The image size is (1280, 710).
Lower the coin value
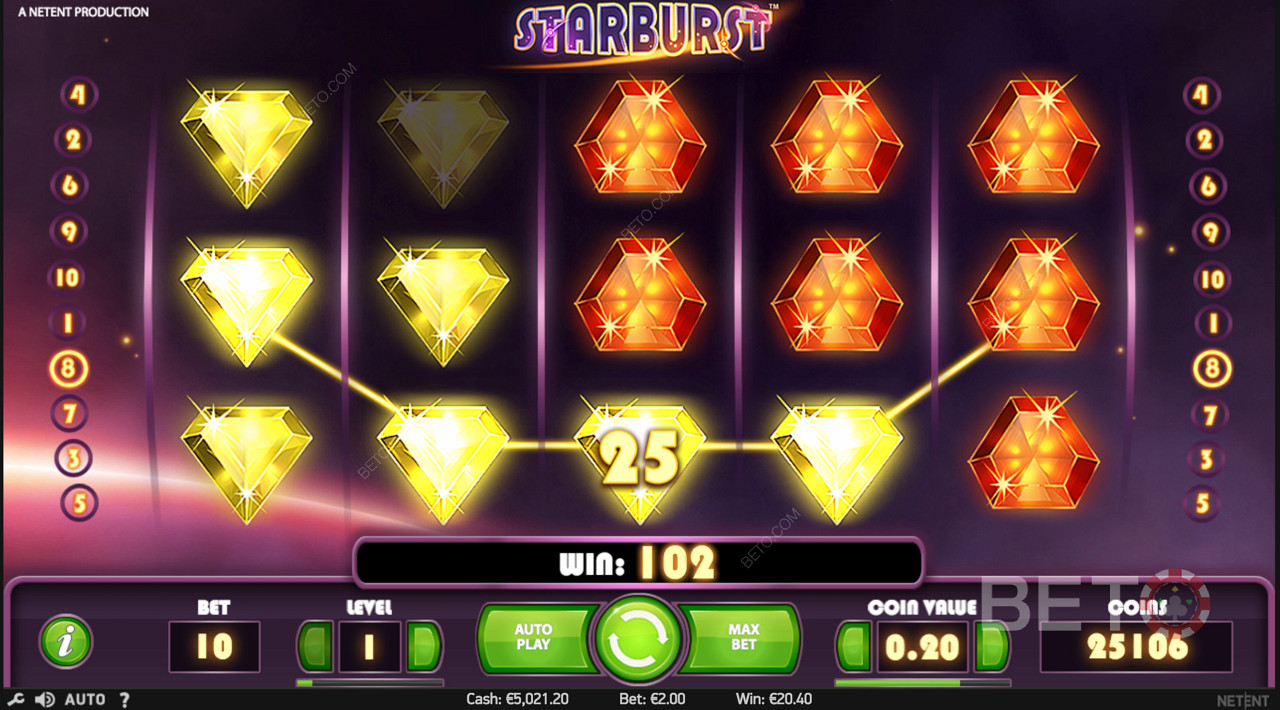pyautogui.click(x=855, y=647)
